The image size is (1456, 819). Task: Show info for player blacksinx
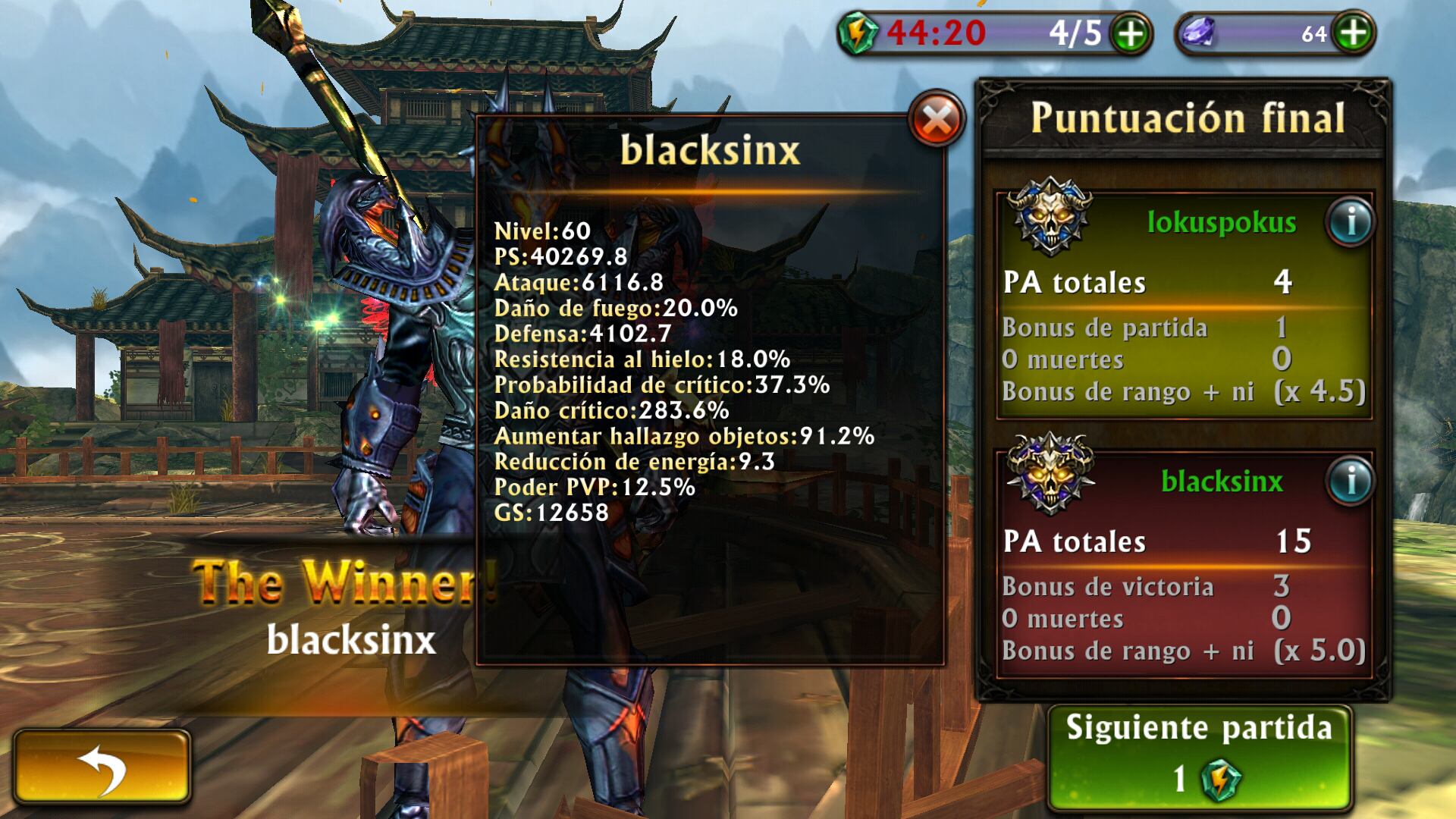1351,482
